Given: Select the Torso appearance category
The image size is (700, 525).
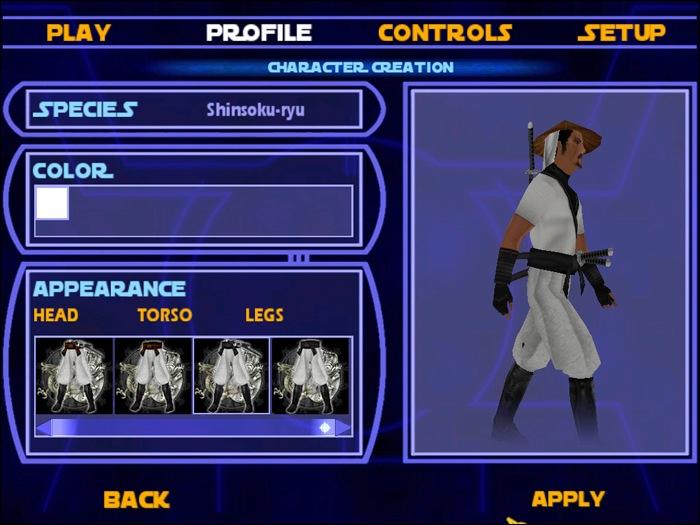Looking at the screenshot, I should 164,315.
